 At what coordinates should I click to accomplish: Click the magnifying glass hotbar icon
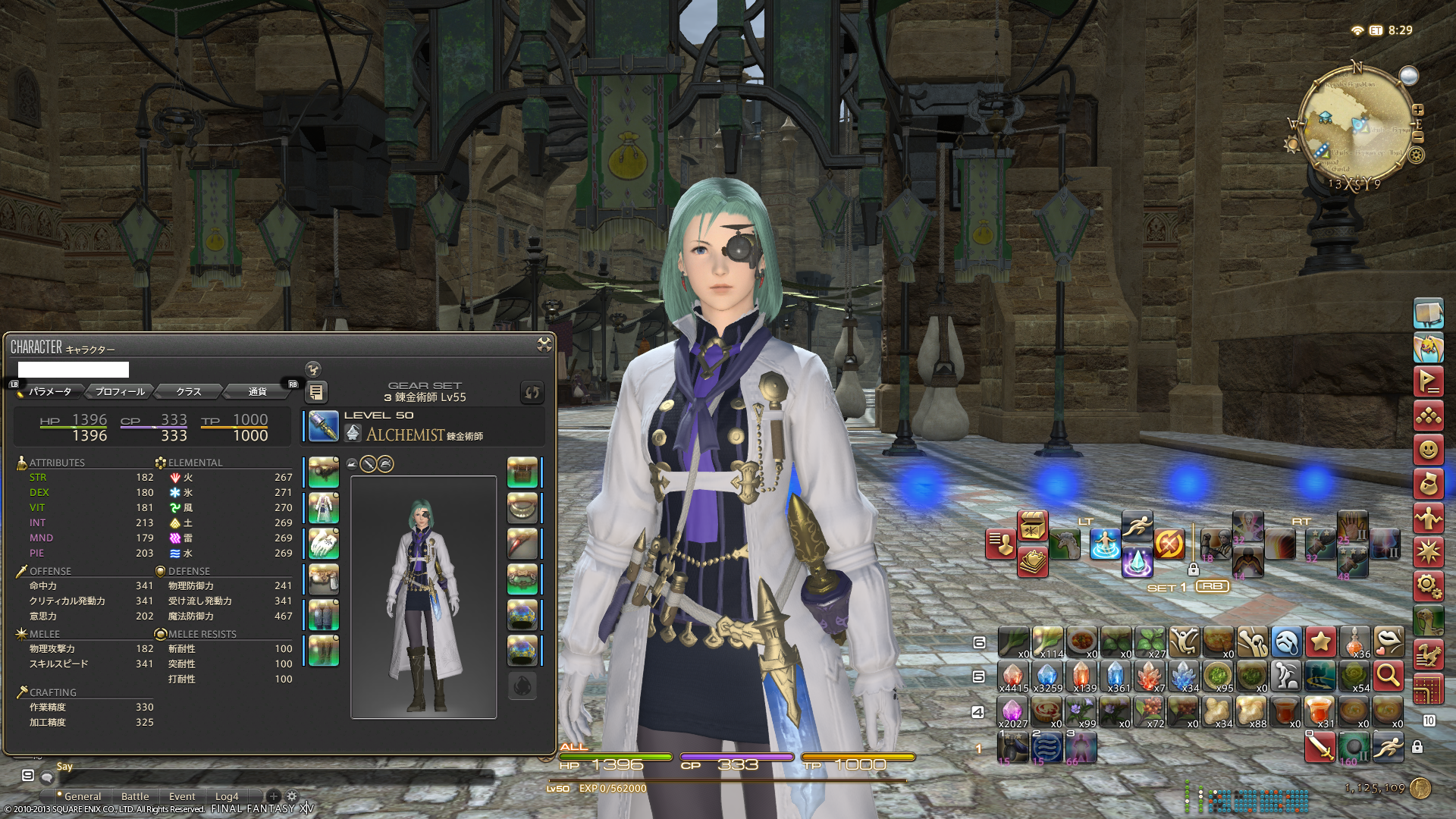[1388, 674]
